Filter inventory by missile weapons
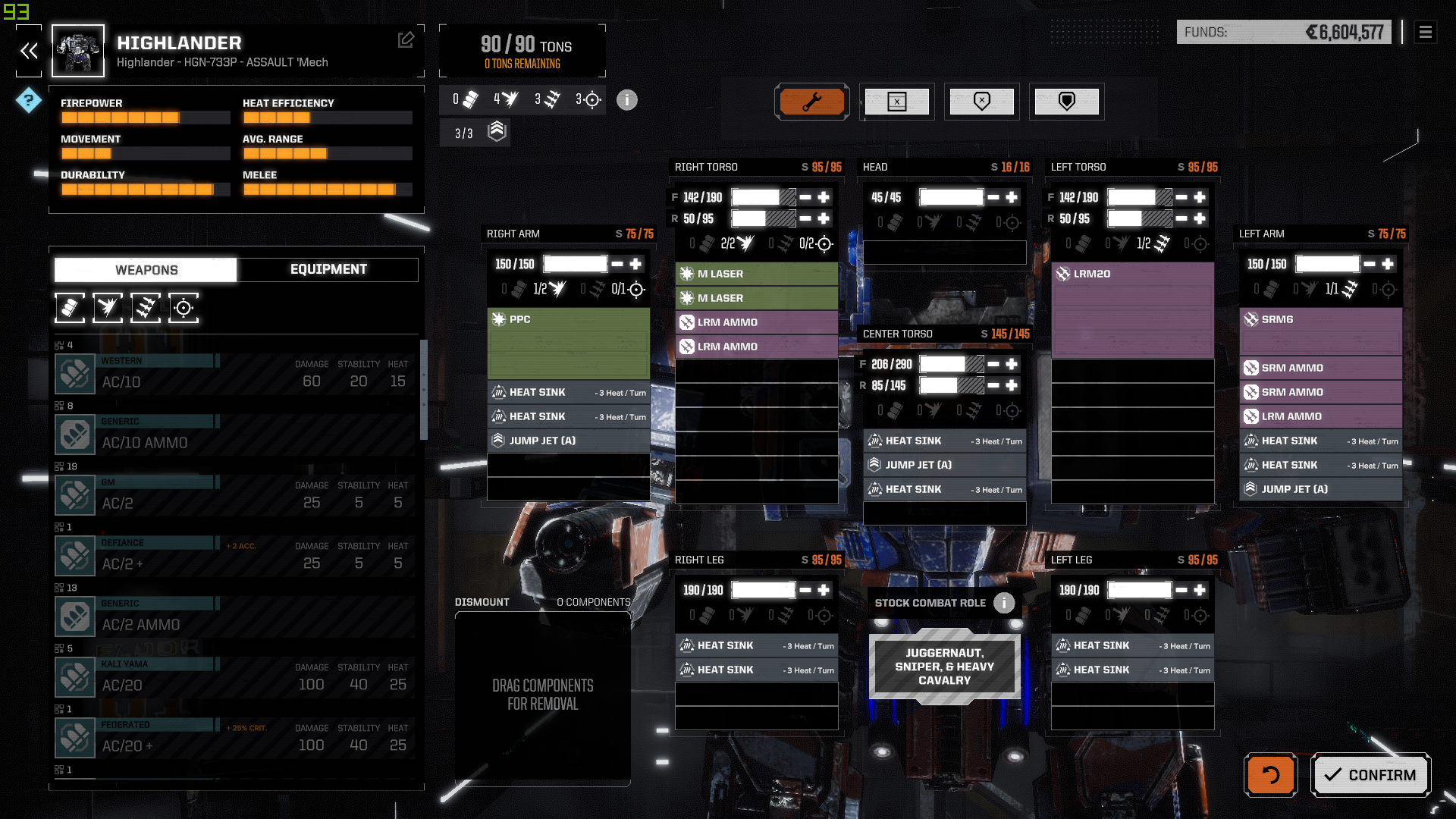The image size is (1456, 819). click(146, 308)
